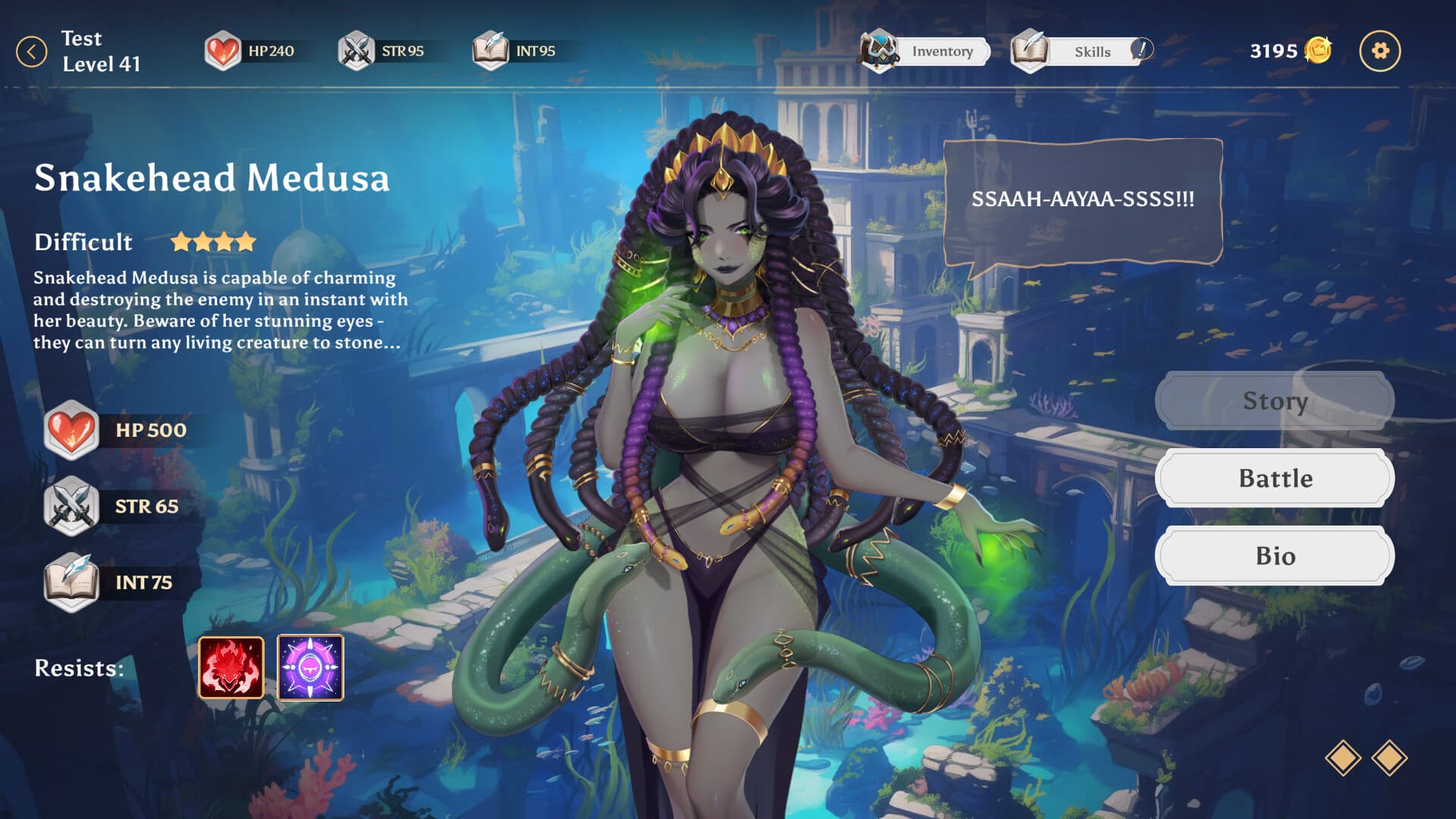Start the Battle against Medusa
Screen dimensions: 1456x819
click(x=1274, y=479)
